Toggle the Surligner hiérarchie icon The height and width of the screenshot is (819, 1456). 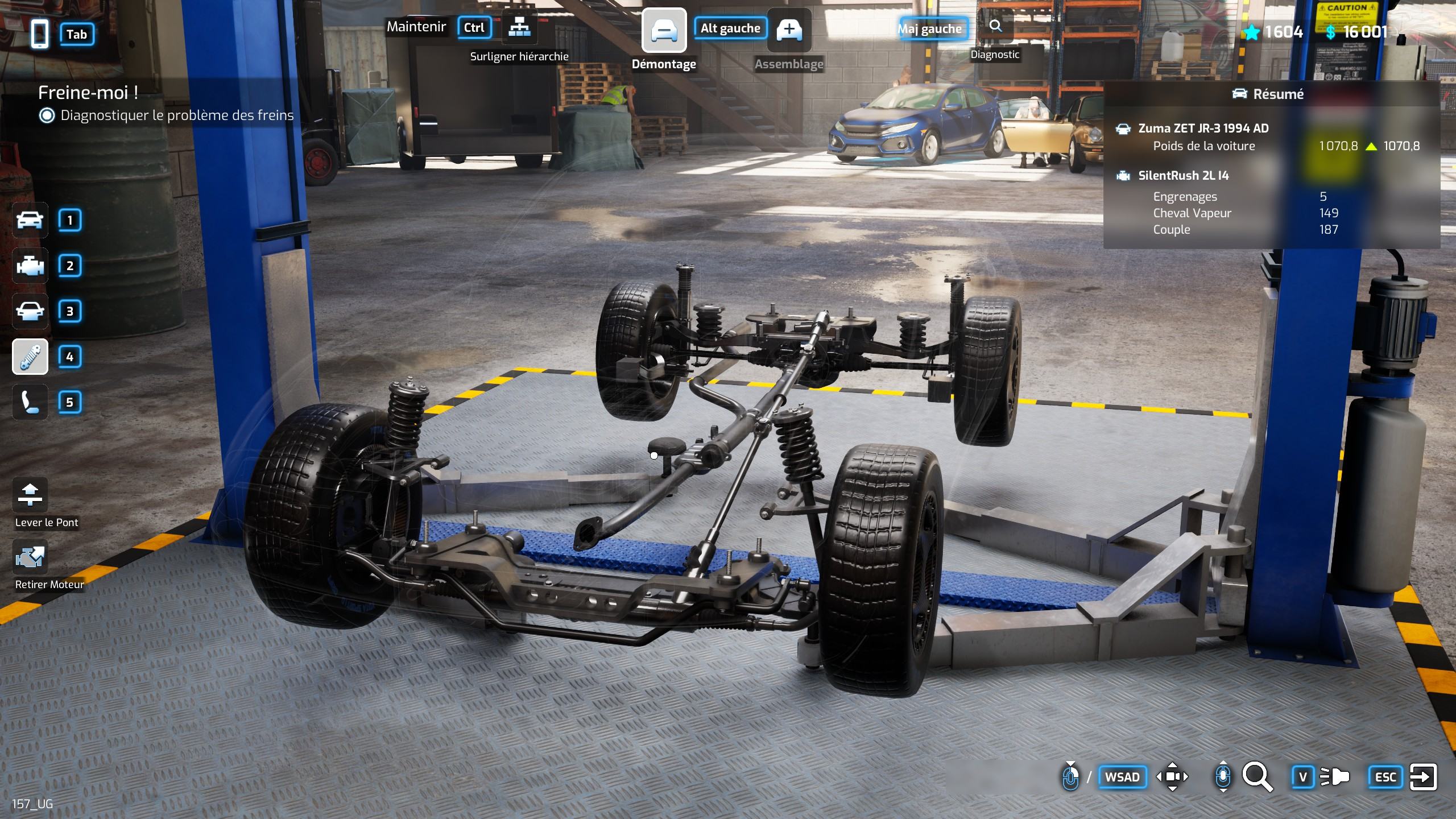coord(519,27)
